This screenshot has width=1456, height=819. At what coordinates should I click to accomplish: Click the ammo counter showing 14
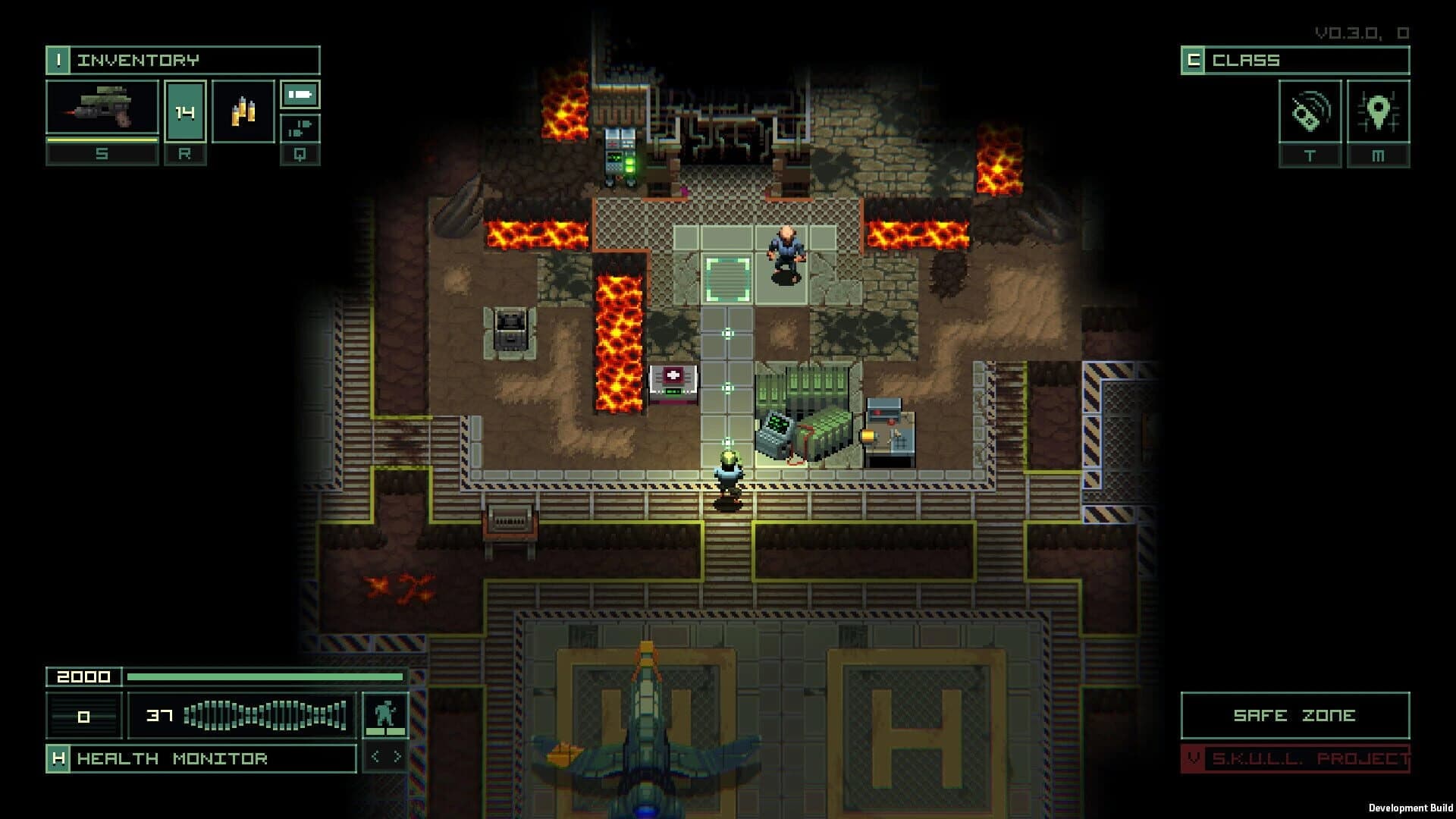[x=185, y=114]
